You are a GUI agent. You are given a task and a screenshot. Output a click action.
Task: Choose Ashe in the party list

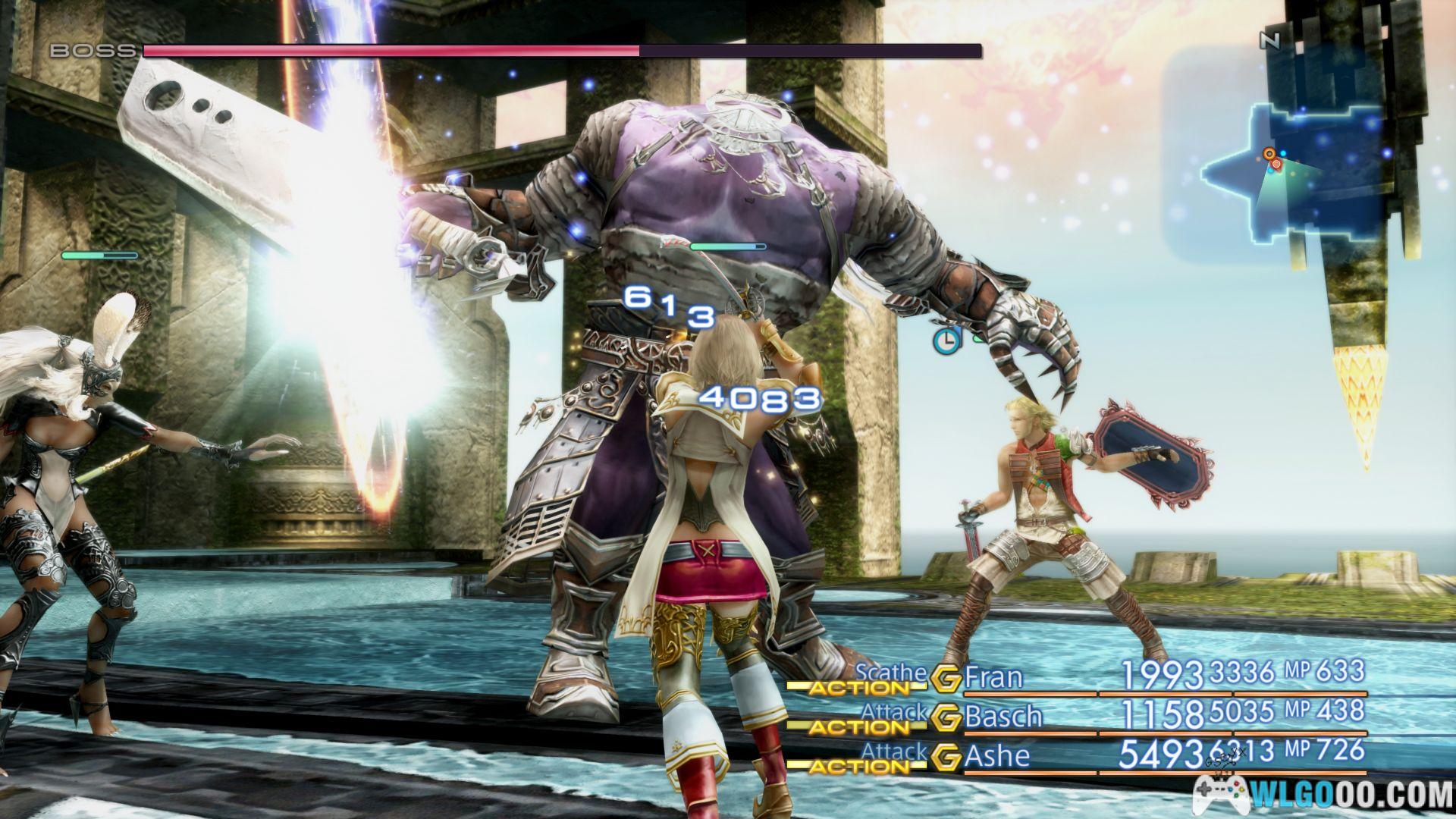coord(996,756)
